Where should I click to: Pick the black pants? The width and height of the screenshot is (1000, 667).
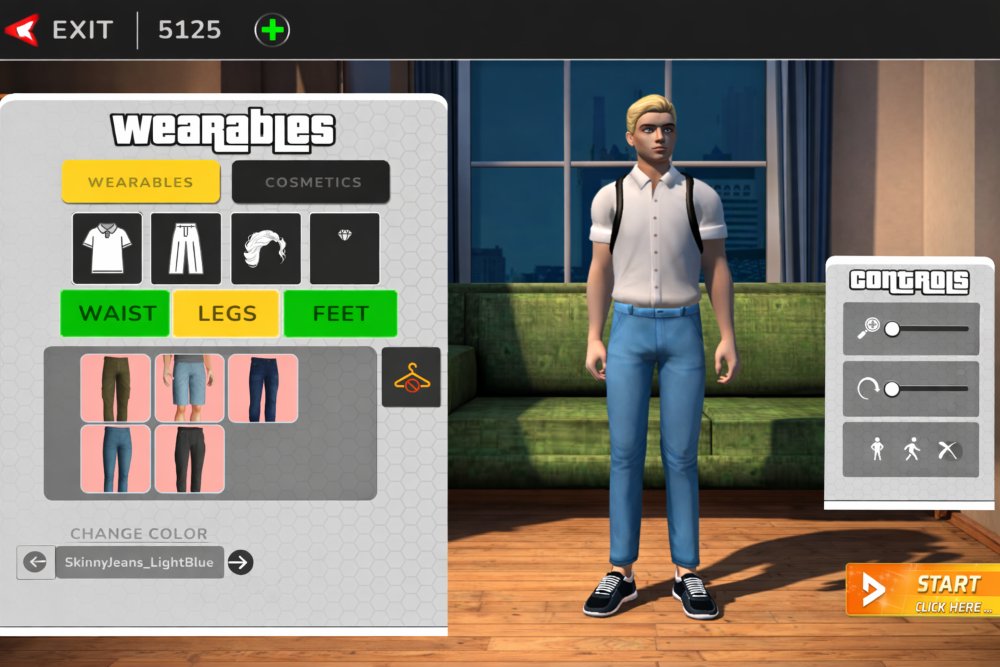(x=189, y=458)
